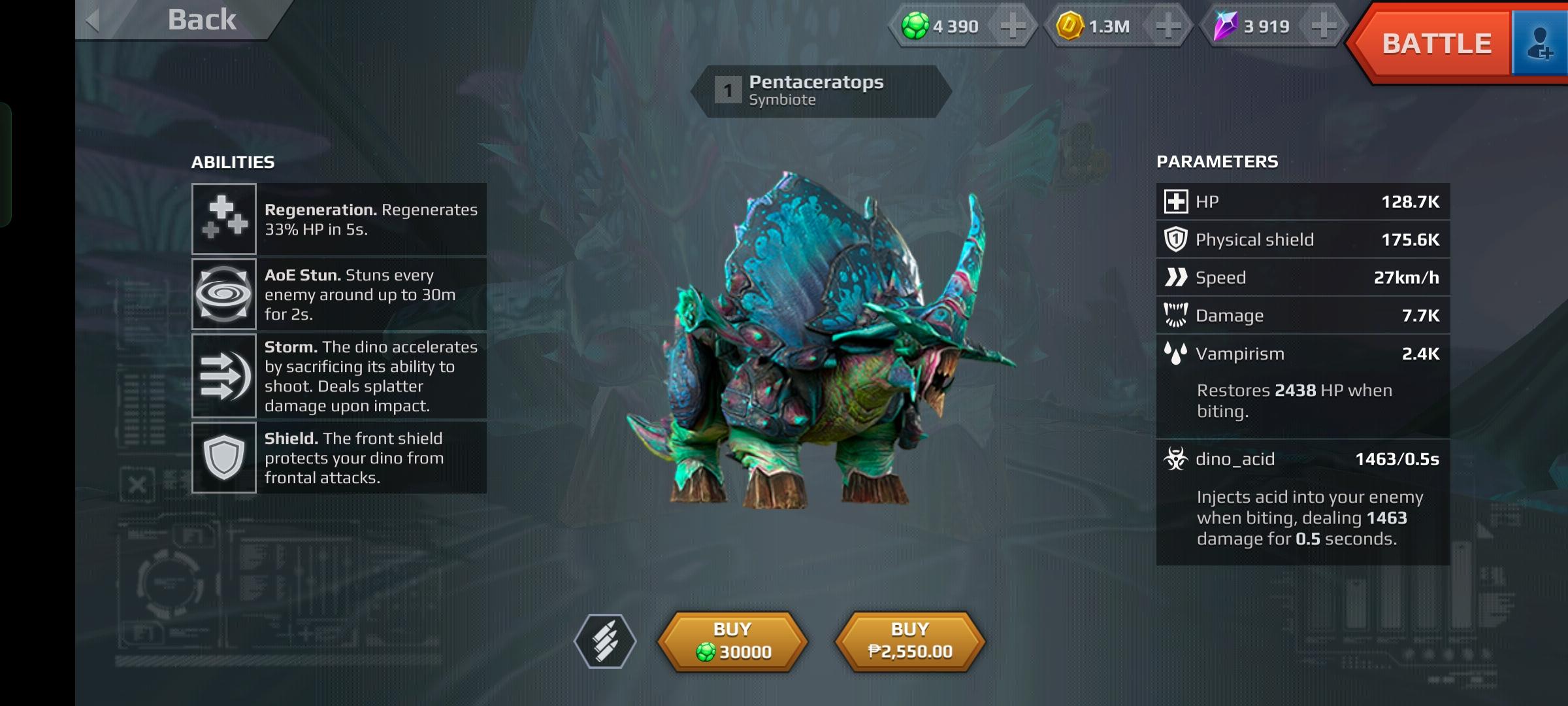
Task: Start a match with the BATTLE button
Action: (1436, 44)
